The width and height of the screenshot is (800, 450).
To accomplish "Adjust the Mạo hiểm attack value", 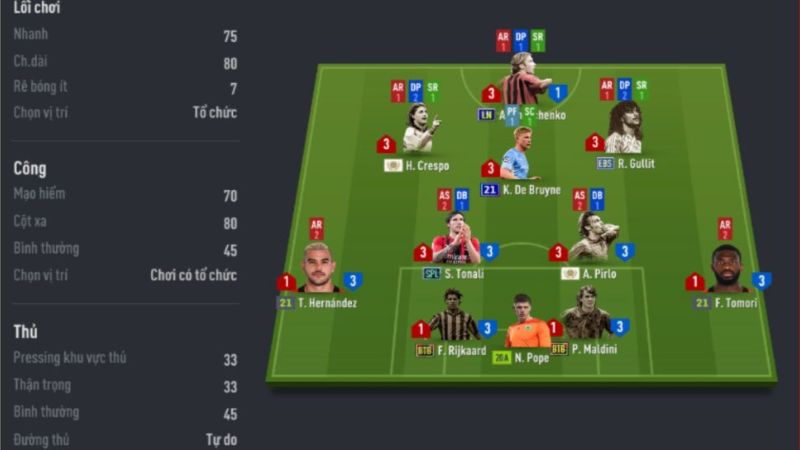I will click(230, 196).
